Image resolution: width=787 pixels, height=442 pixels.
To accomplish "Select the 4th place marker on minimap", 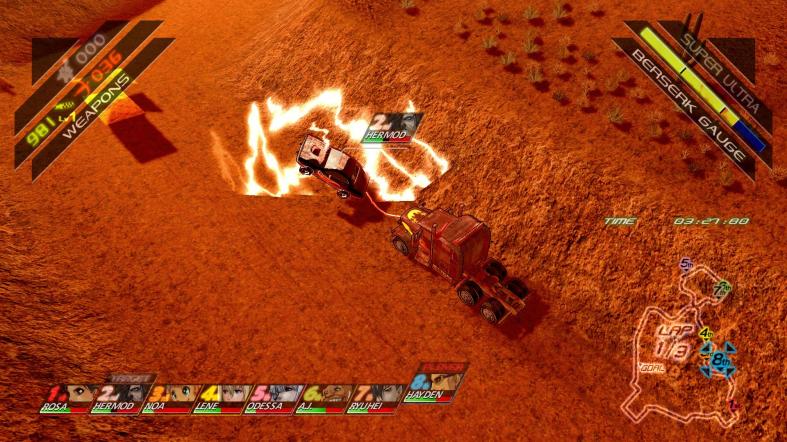I will 706,333.
